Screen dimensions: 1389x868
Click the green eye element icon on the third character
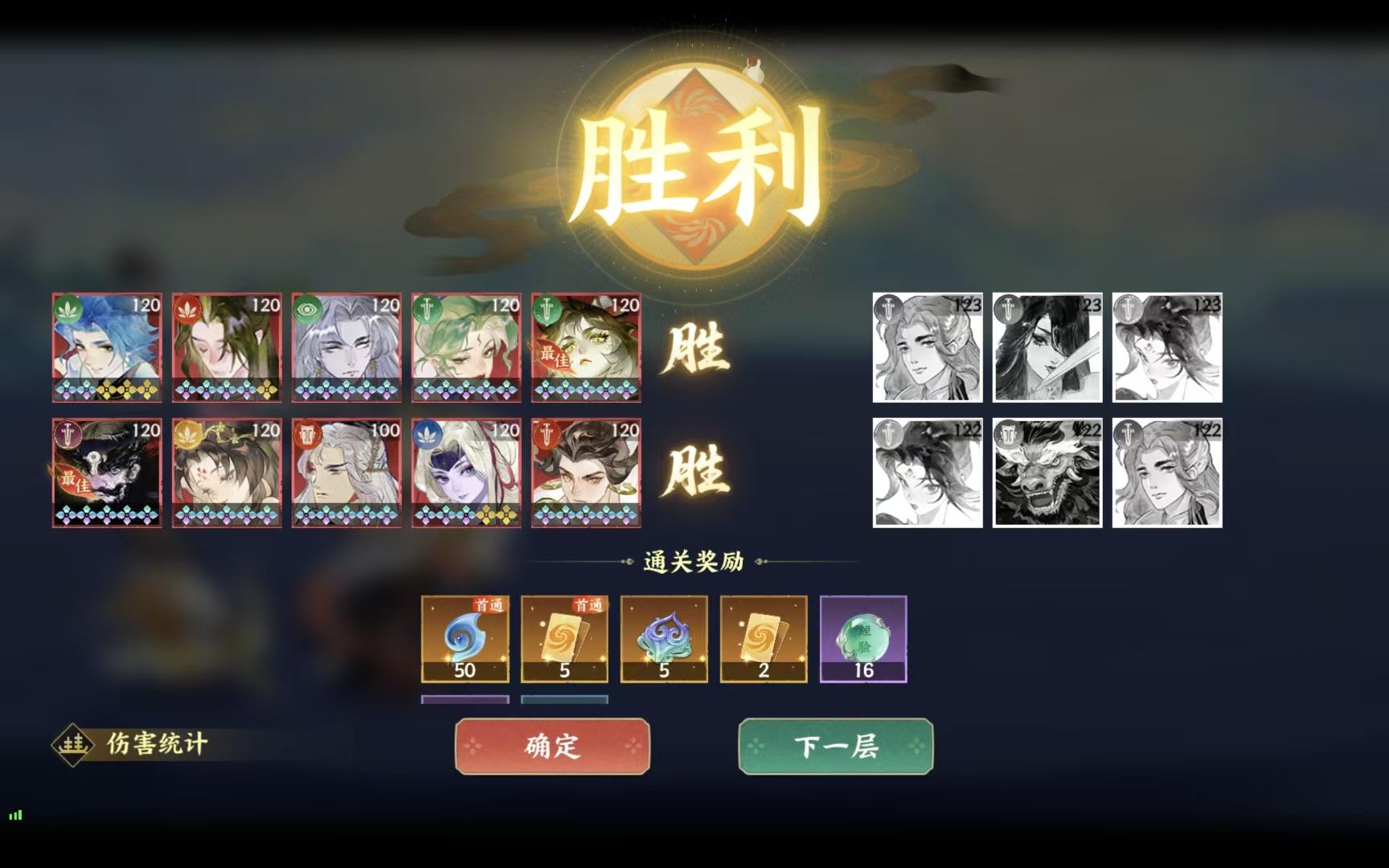point(309,306)
